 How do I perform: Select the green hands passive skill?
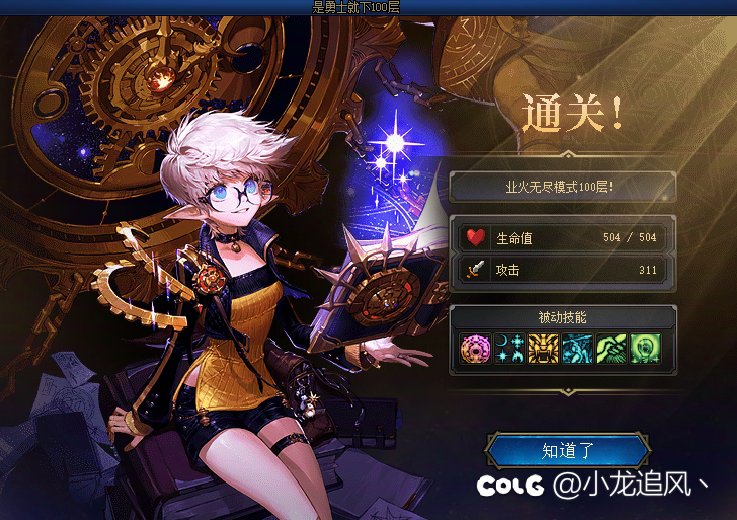[x=611, y=348]
